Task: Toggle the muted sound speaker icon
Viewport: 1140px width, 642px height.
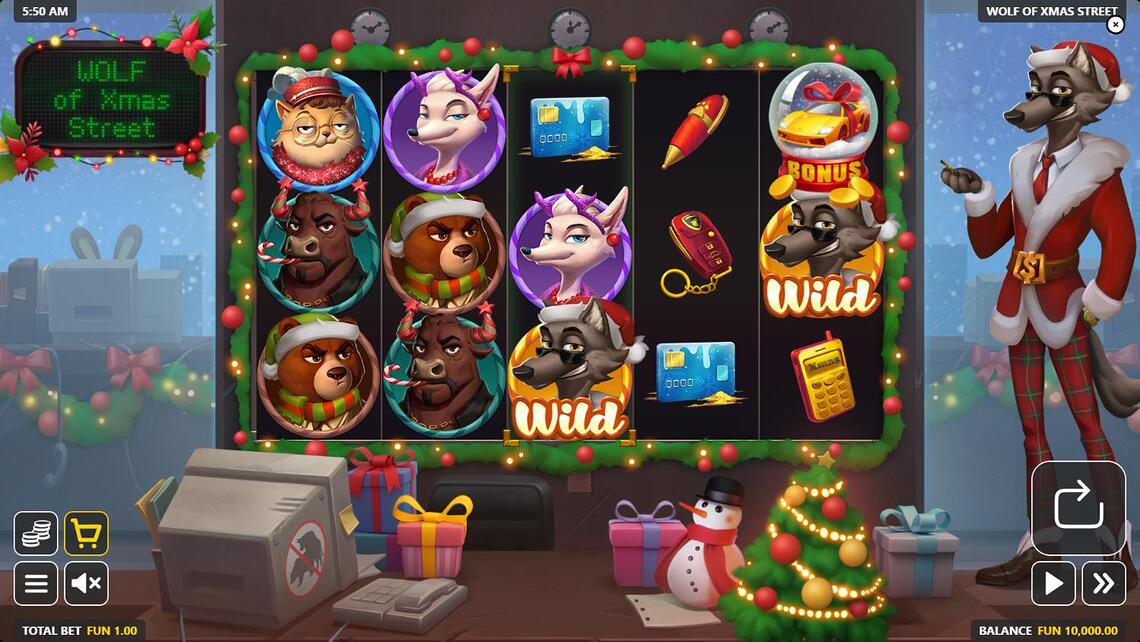Action: (86, 583)
